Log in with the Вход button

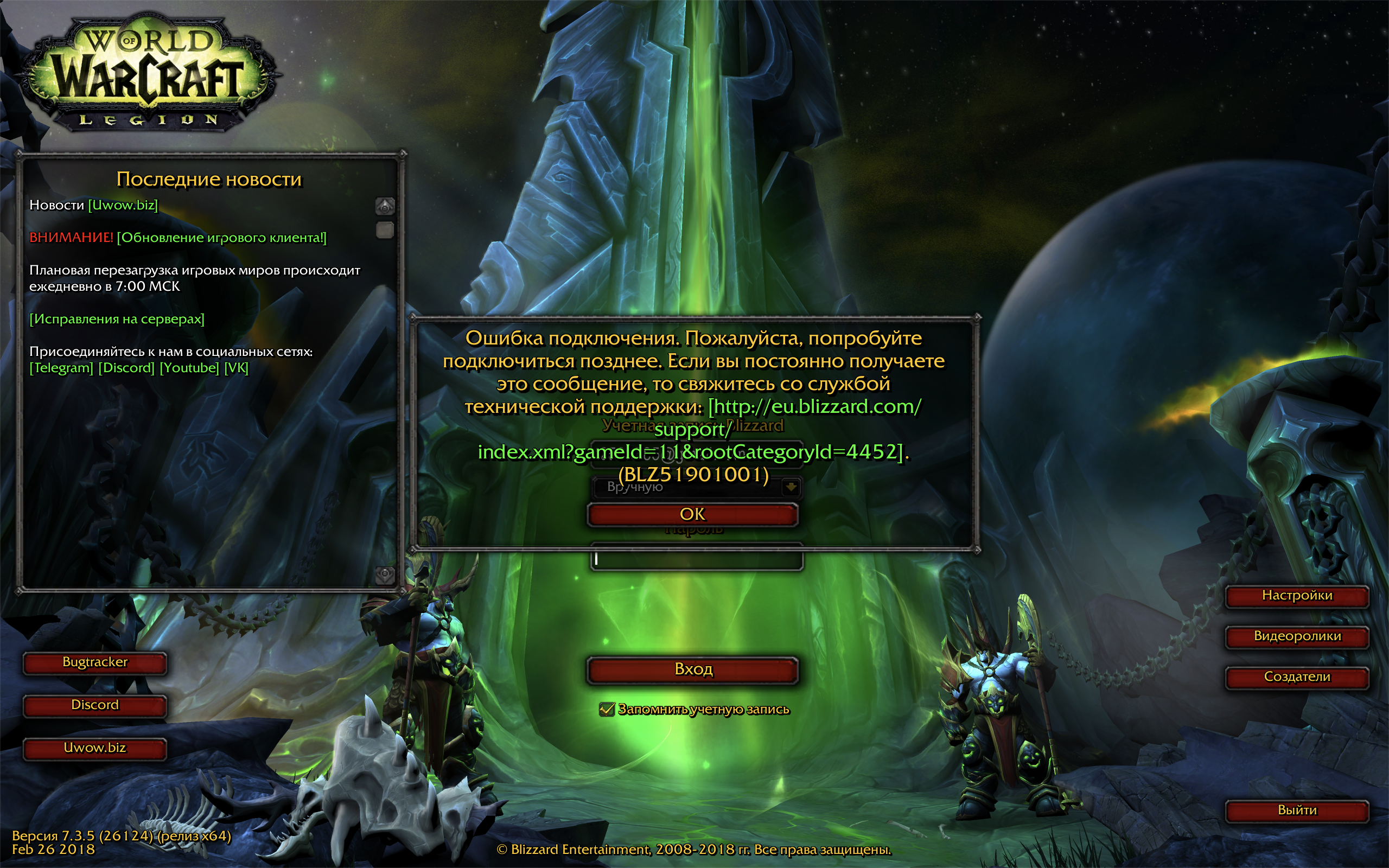click(693, 669)
